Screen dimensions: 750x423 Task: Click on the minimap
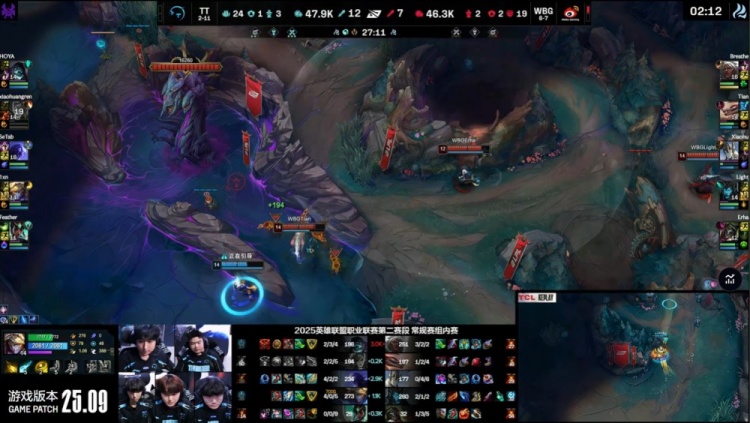click(x=633, y=356)
